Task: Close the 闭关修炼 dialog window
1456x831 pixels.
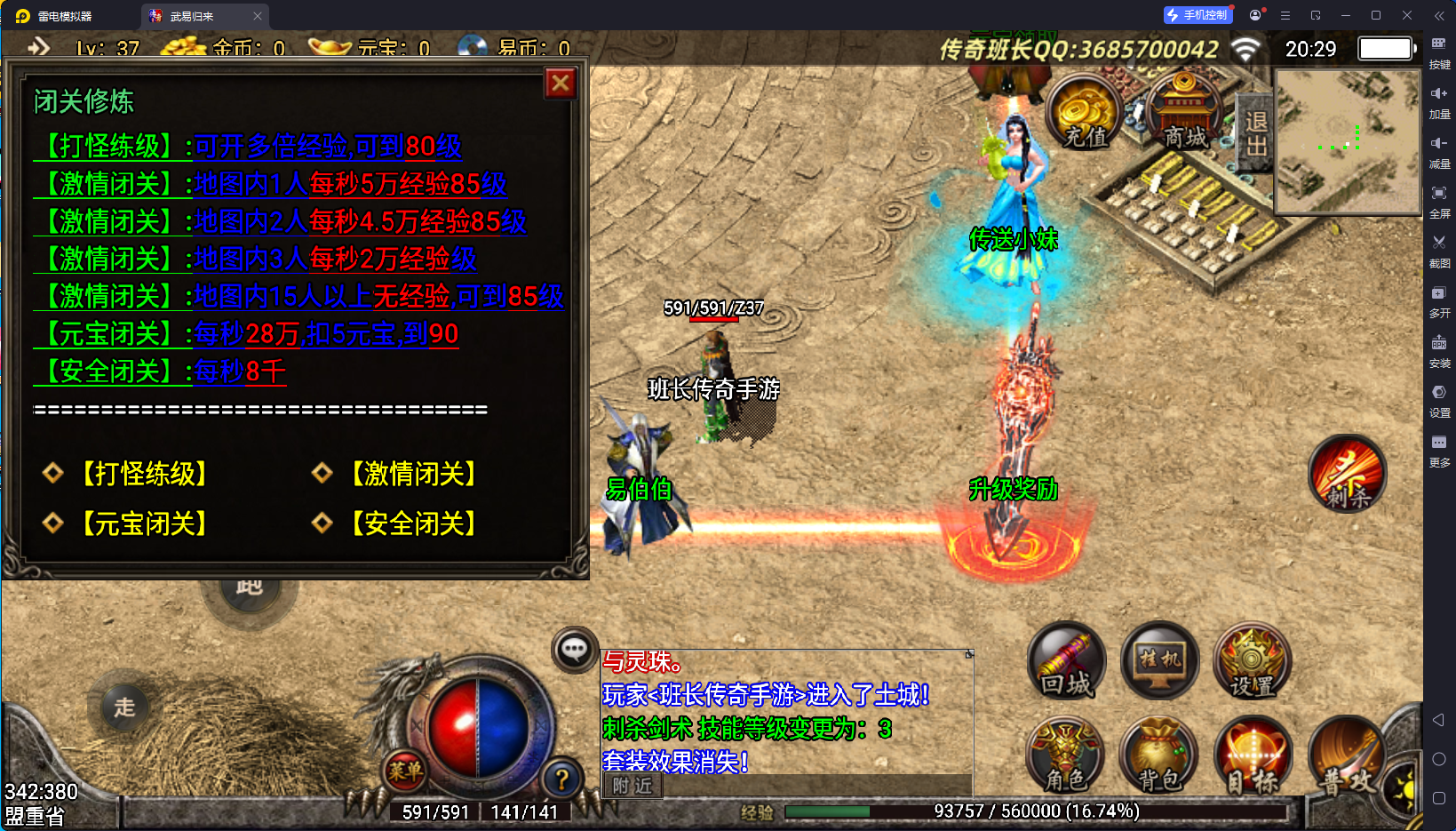Action: coord(561,84)
